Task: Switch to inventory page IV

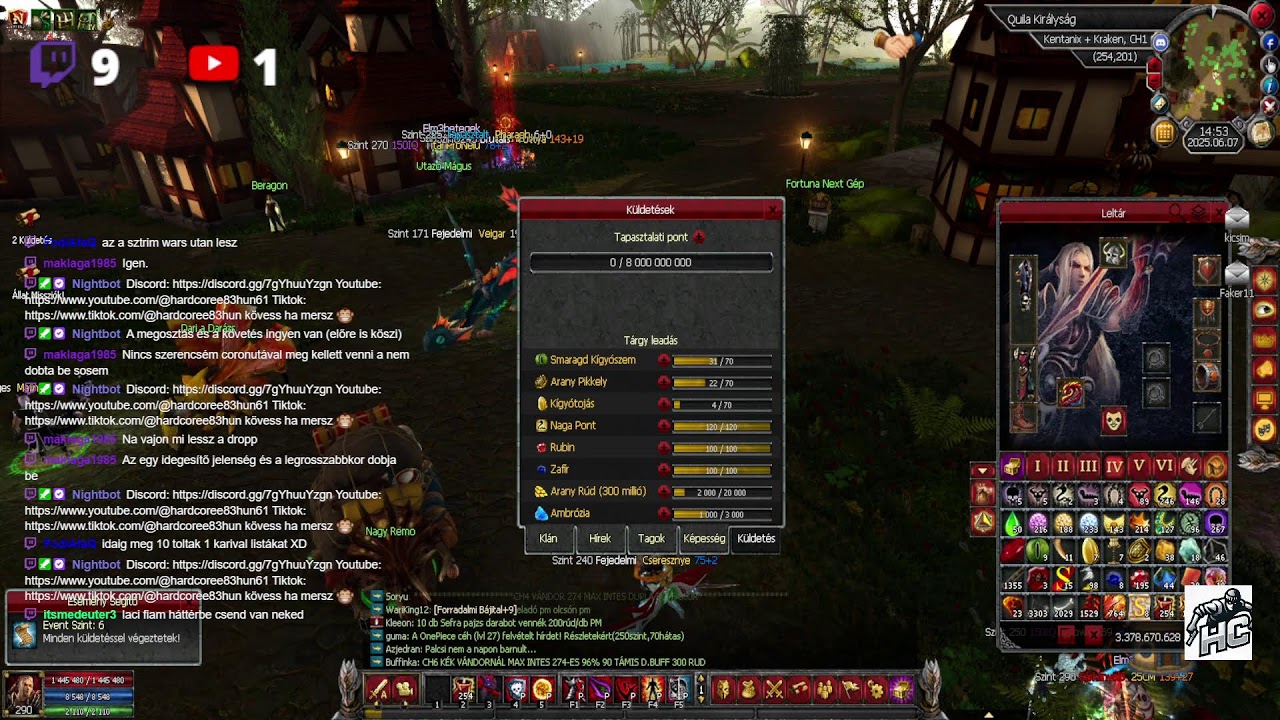Action: click(x=1113, y=467)
